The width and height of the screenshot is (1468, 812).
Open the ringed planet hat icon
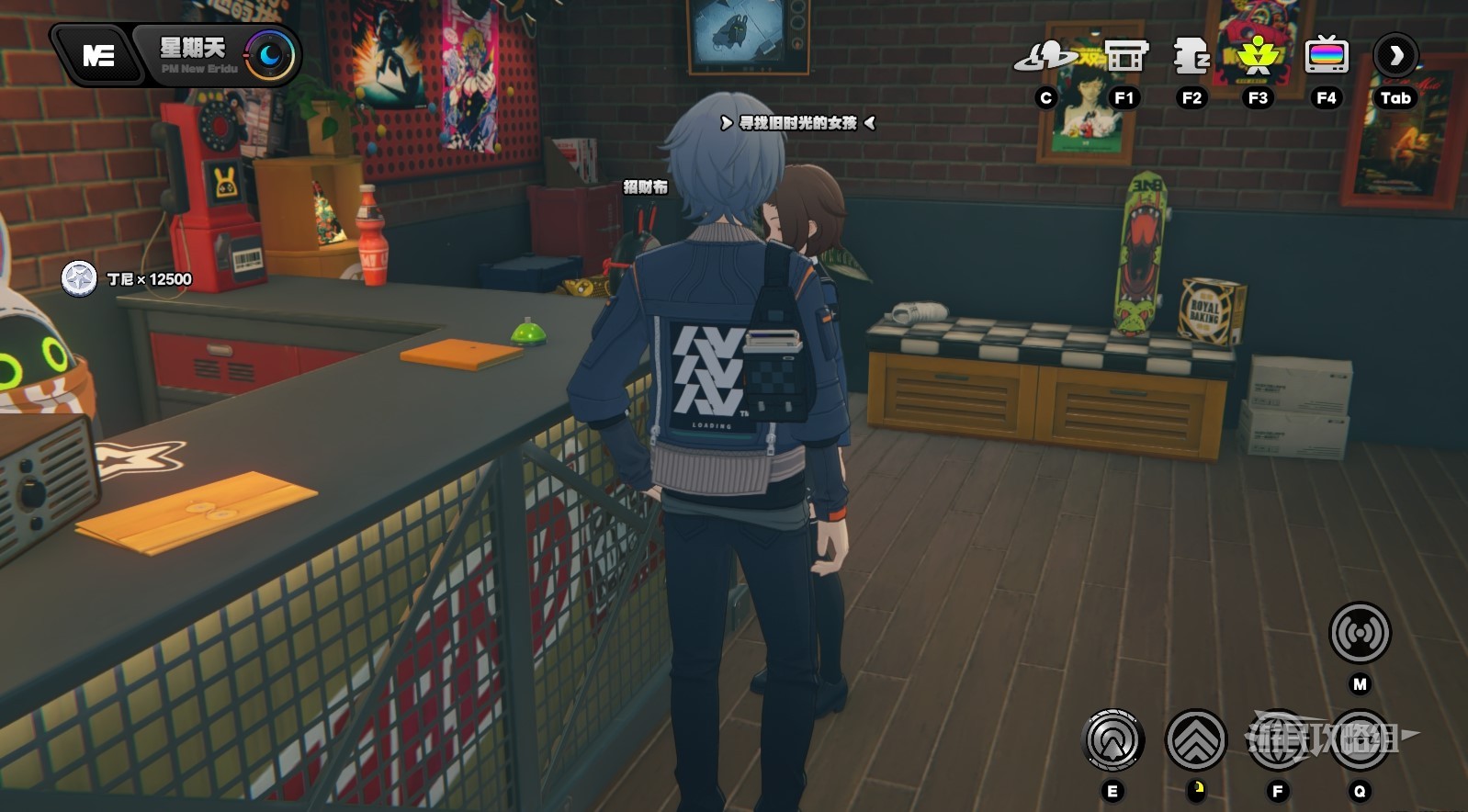coord(1045,57)
